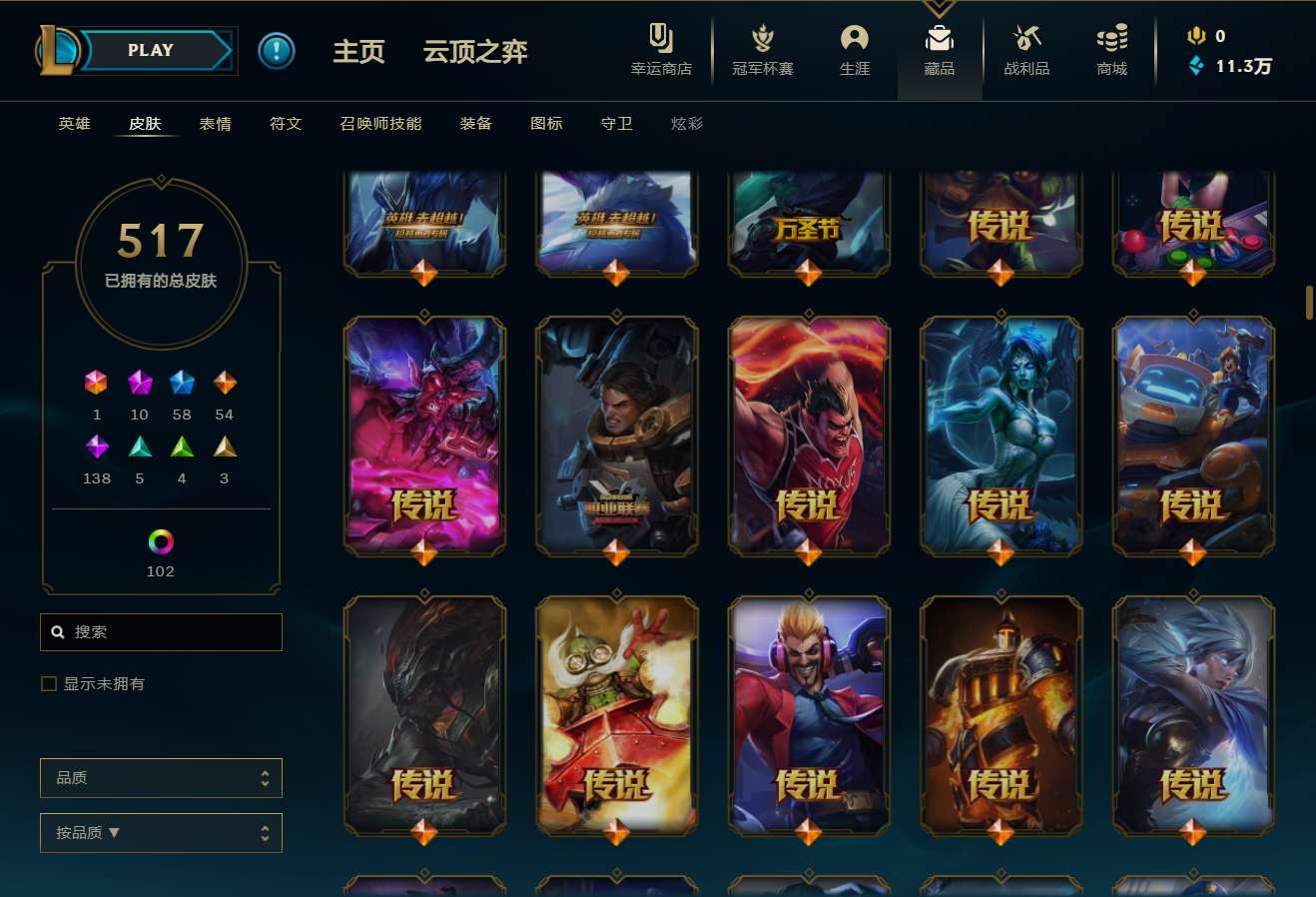This screenshot has width=1316, height=897.
Task: Enable the 显示未拥有 checkbox
Action: 48,683
